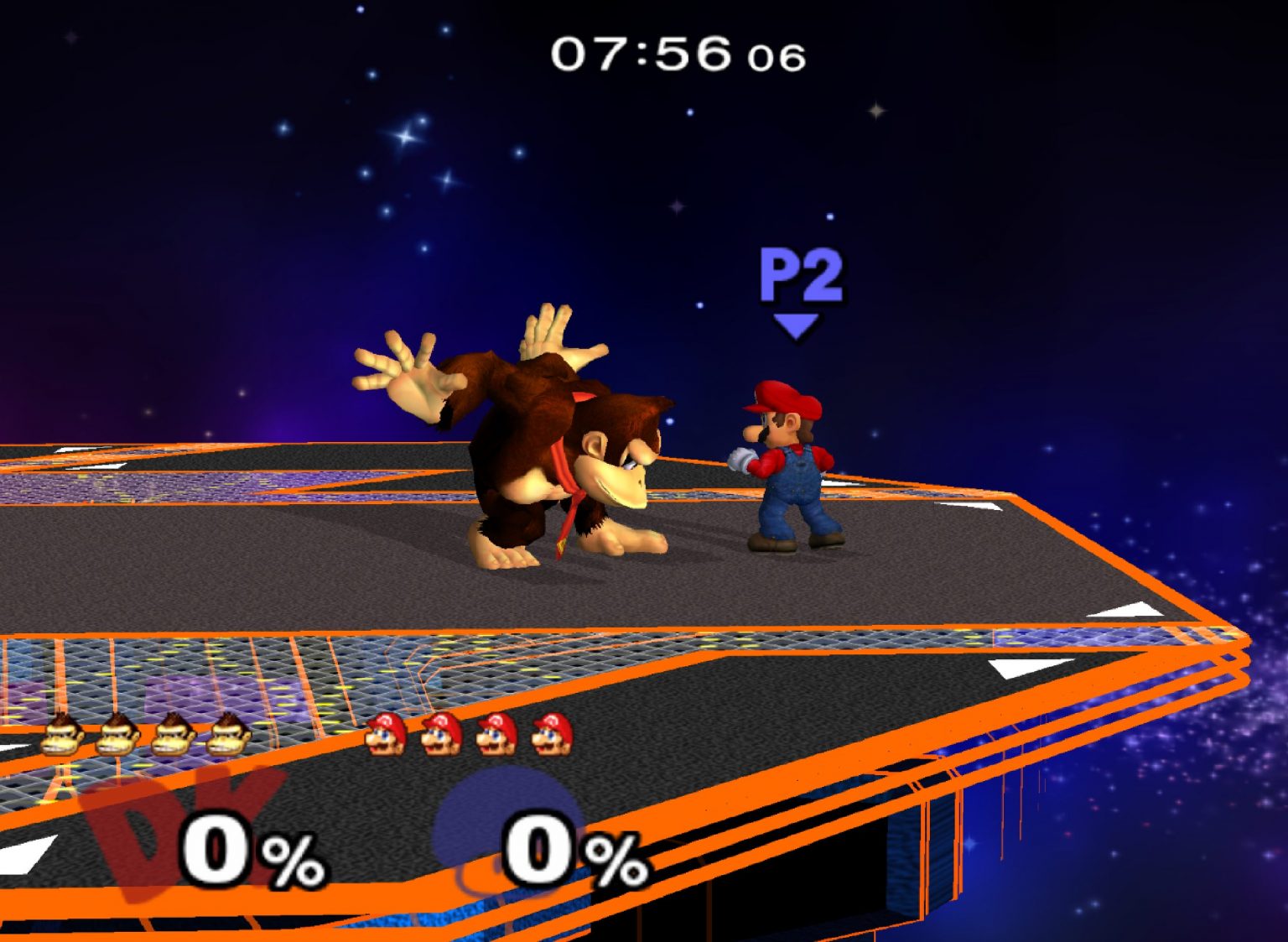Click the milliseconds 06 on the timer
1288x942 pixels.
776,57
